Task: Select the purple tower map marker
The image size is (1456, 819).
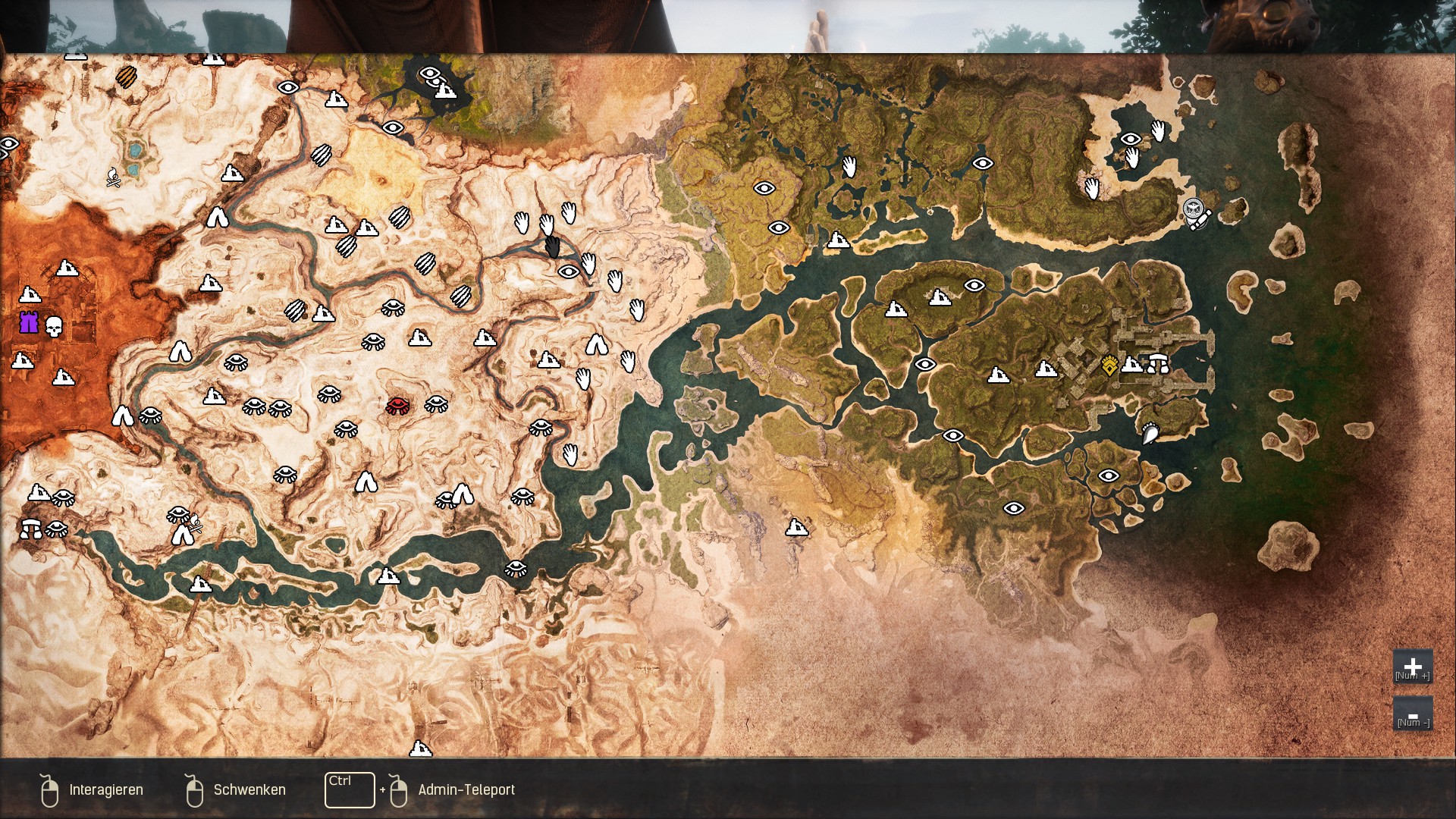Action: pos(29,322)
